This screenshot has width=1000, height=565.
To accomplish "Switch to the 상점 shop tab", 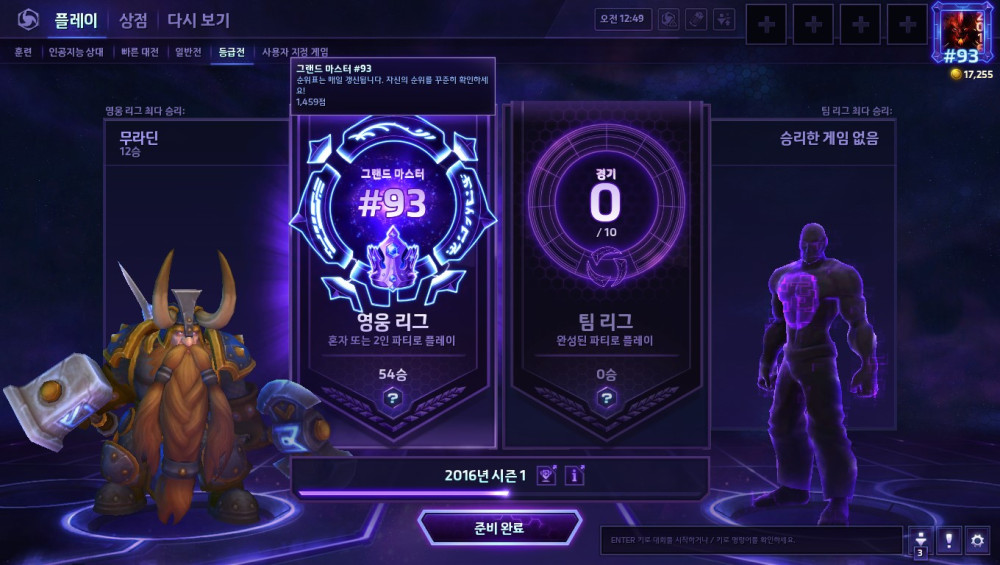I will 133,20.
